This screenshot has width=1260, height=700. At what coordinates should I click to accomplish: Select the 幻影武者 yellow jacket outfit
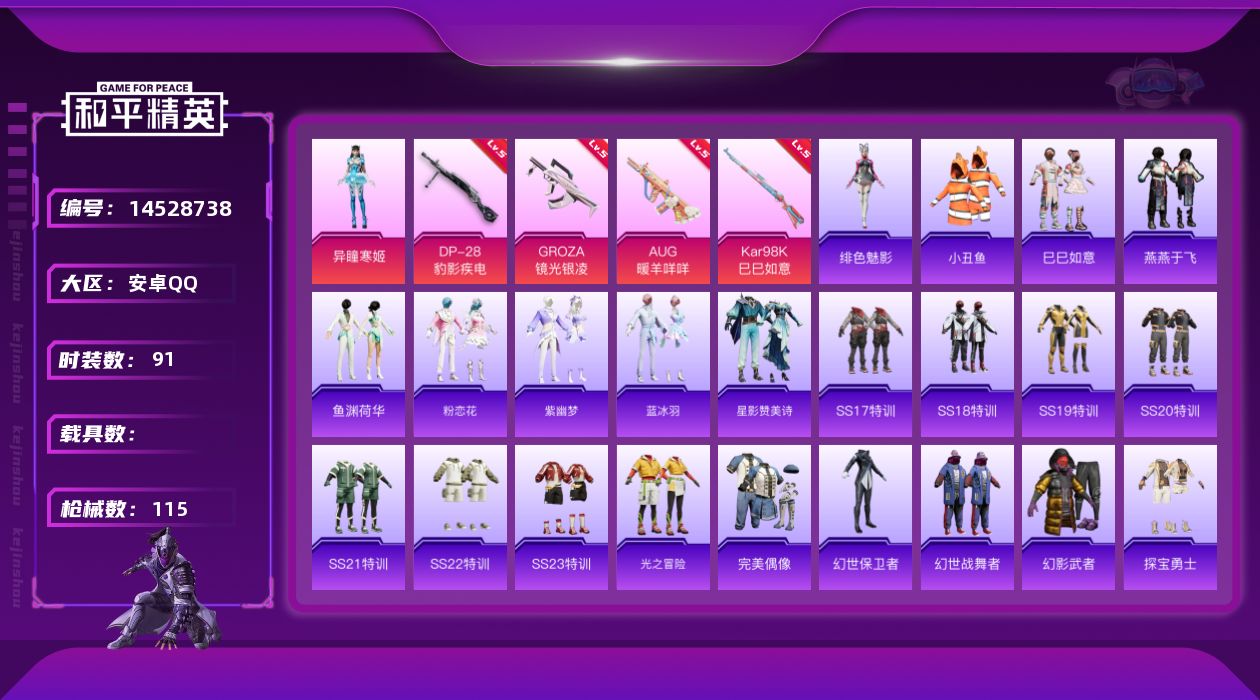point(1068,517)
